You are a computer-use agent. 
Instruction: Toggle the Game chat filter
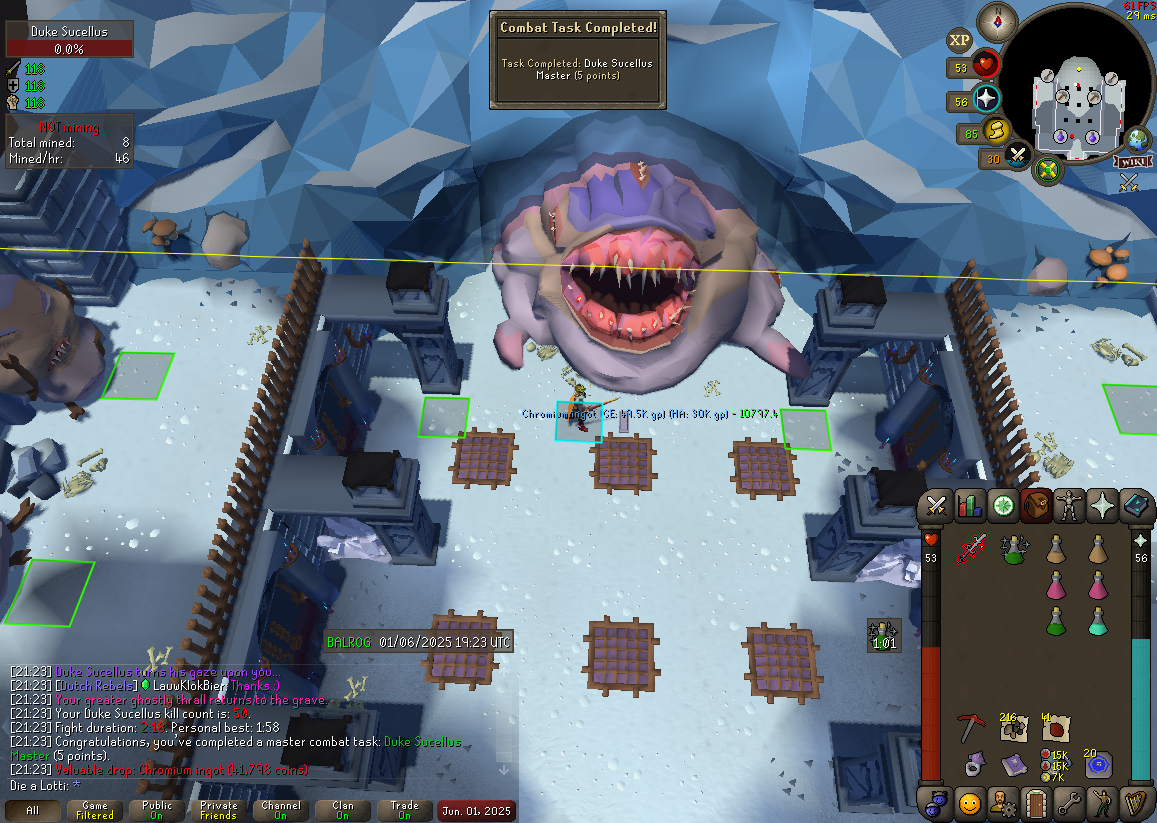click(95, 810)
